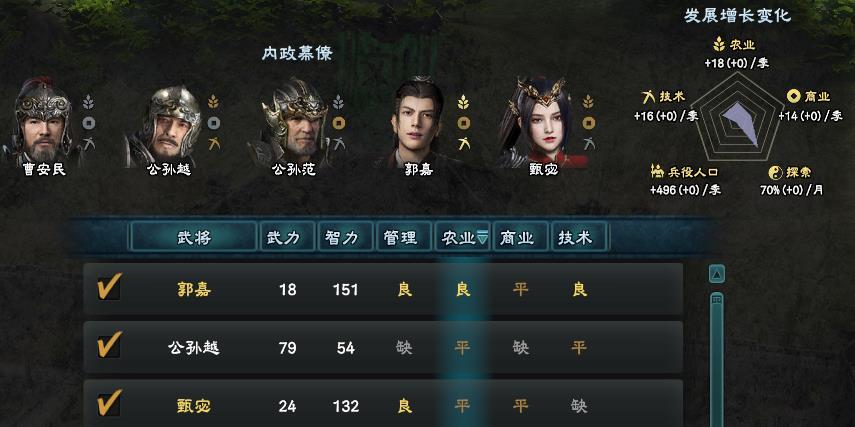Click the 农业 column sort header
Image resolution: width=855 pixels, height=427 pixels.
click(x=463, y=237)
